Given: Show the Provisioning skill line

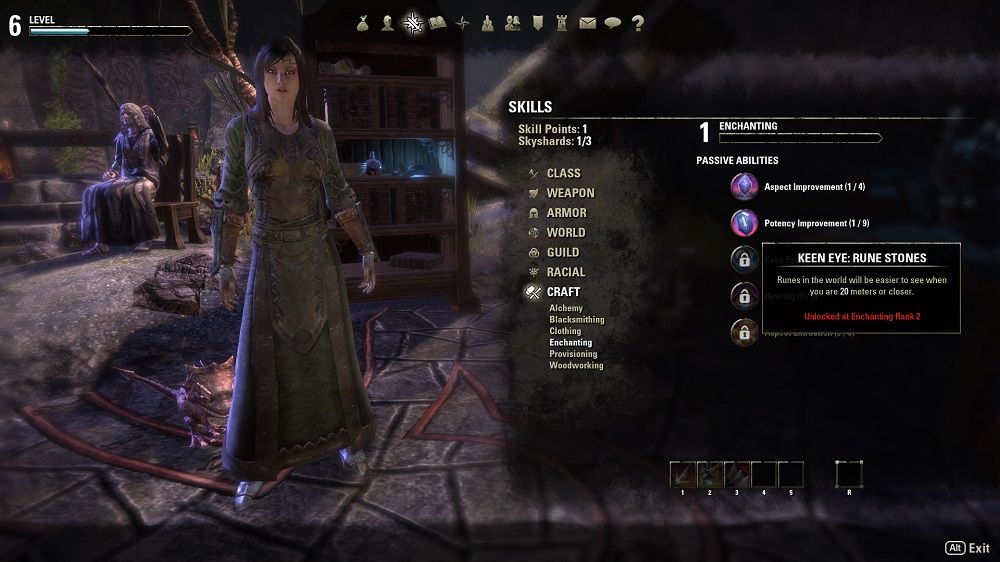Looking at the screenshot, I should point(573,354).
